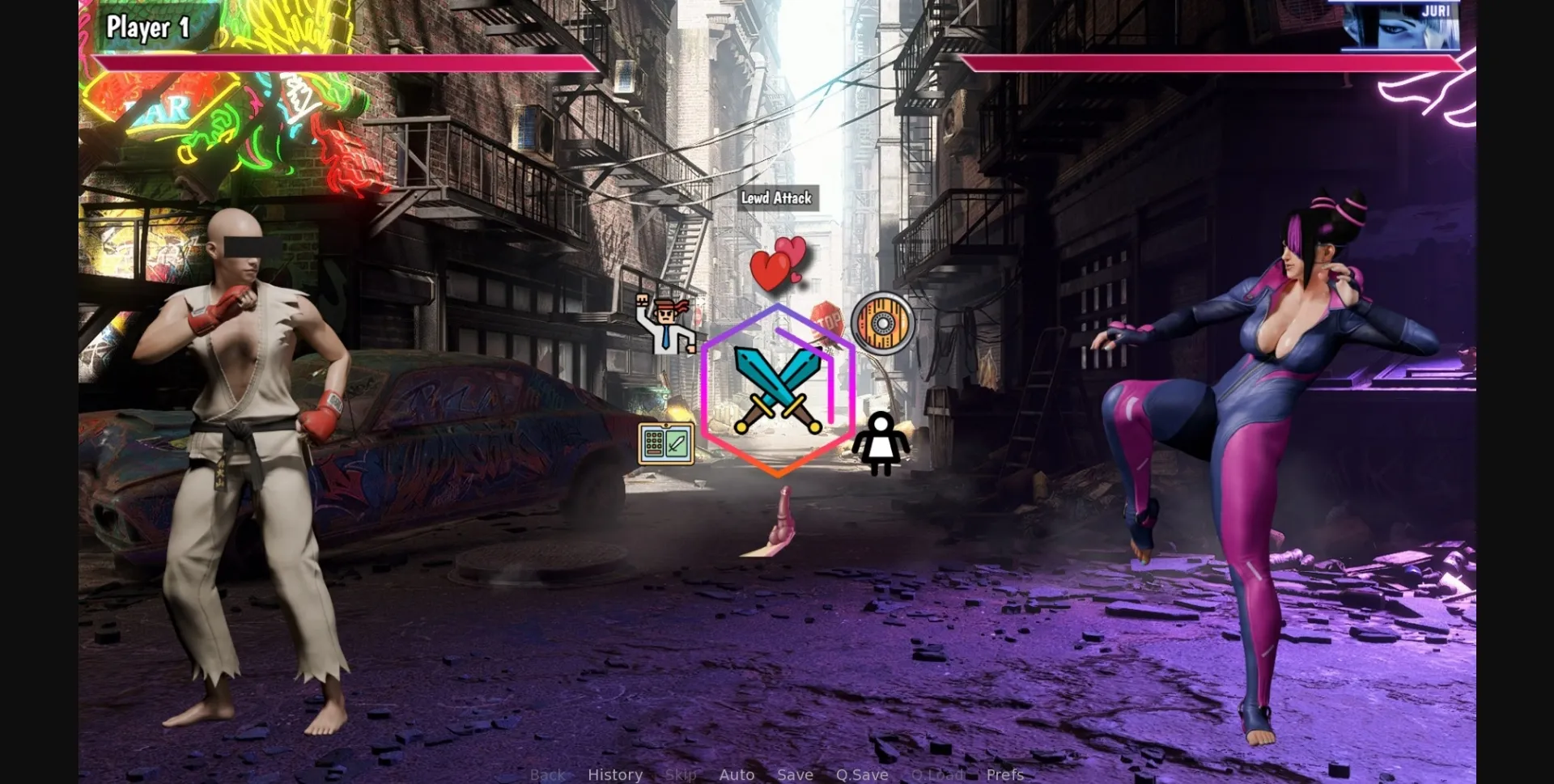The height and width of the screenshot is (784, 1554).
Task: Click the Q.Save button
Action: click(862, 774)
